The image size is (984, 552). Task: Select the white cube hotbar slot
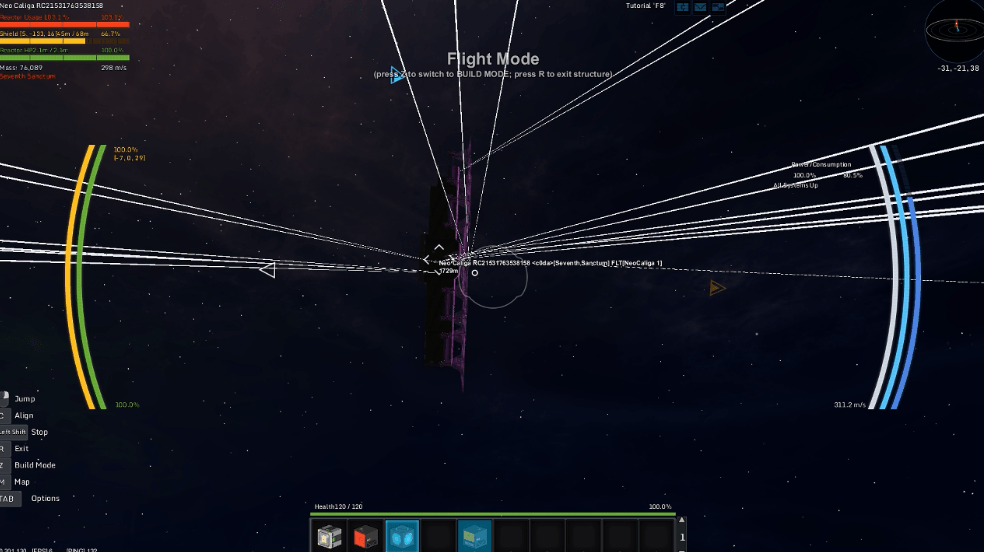pyautogui.click(x=329, y=536)
